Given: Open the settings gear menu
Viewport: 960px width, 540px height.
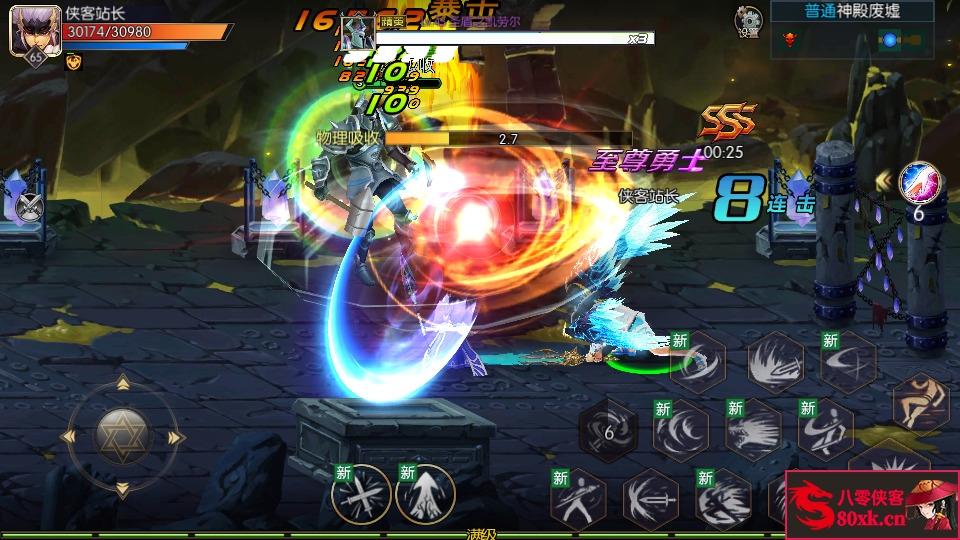Looking at the screenshot, I should click(x=748, y=19).
